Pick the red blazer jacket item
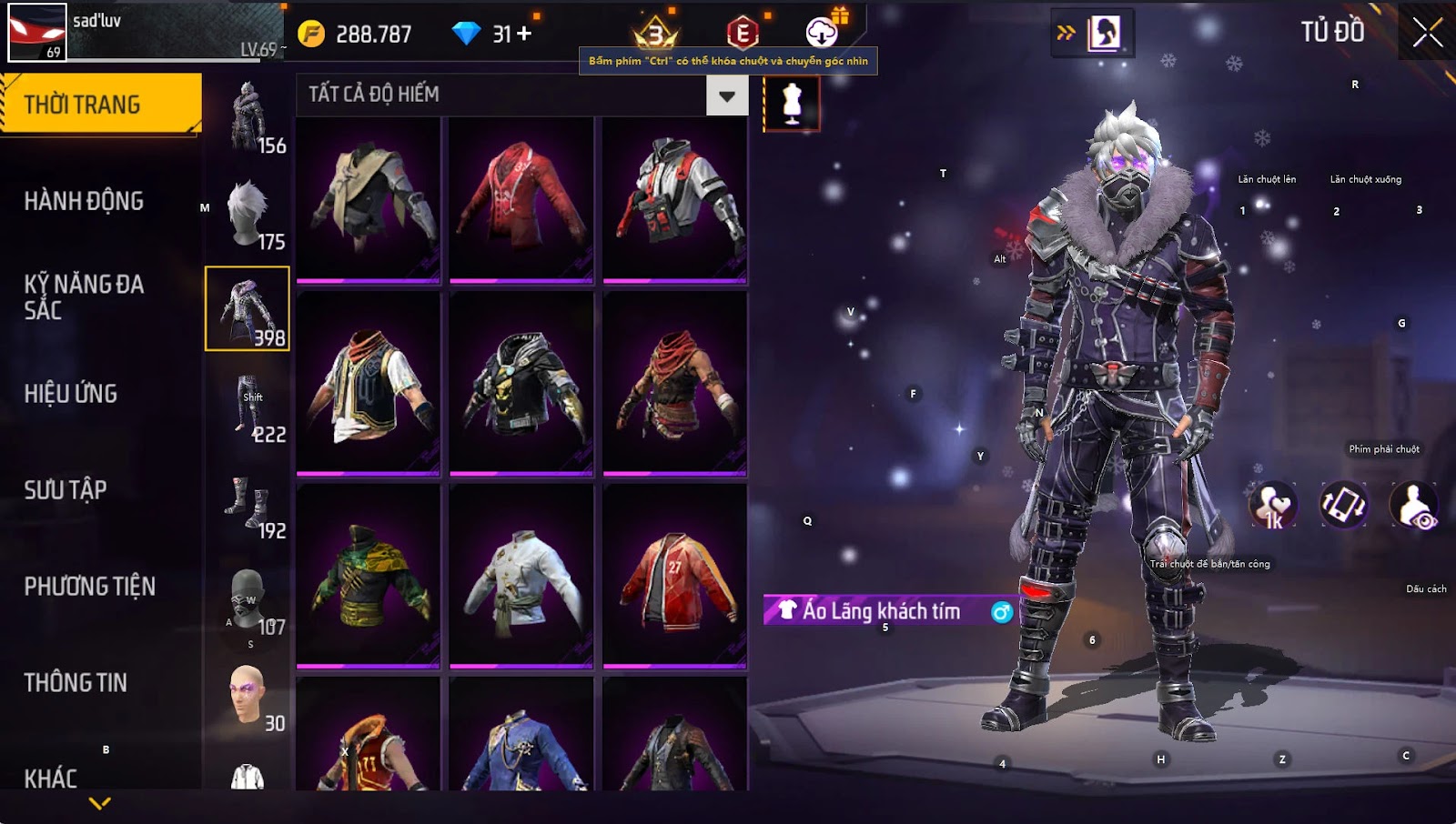The width and height of the screenshot is (1456, 824). (521, 198)
